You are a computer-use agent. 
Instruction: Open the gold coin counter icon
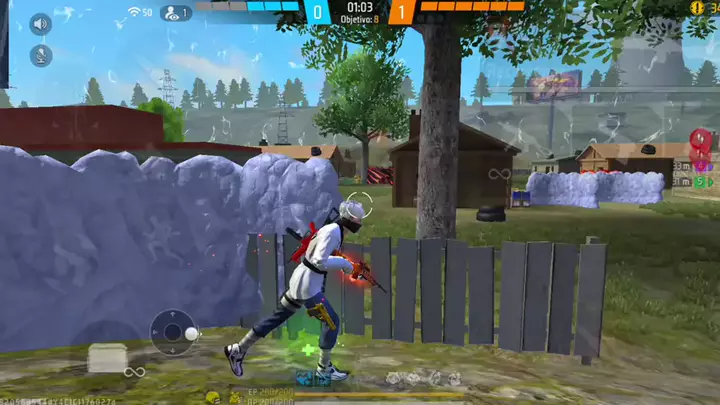pos(696,7)
